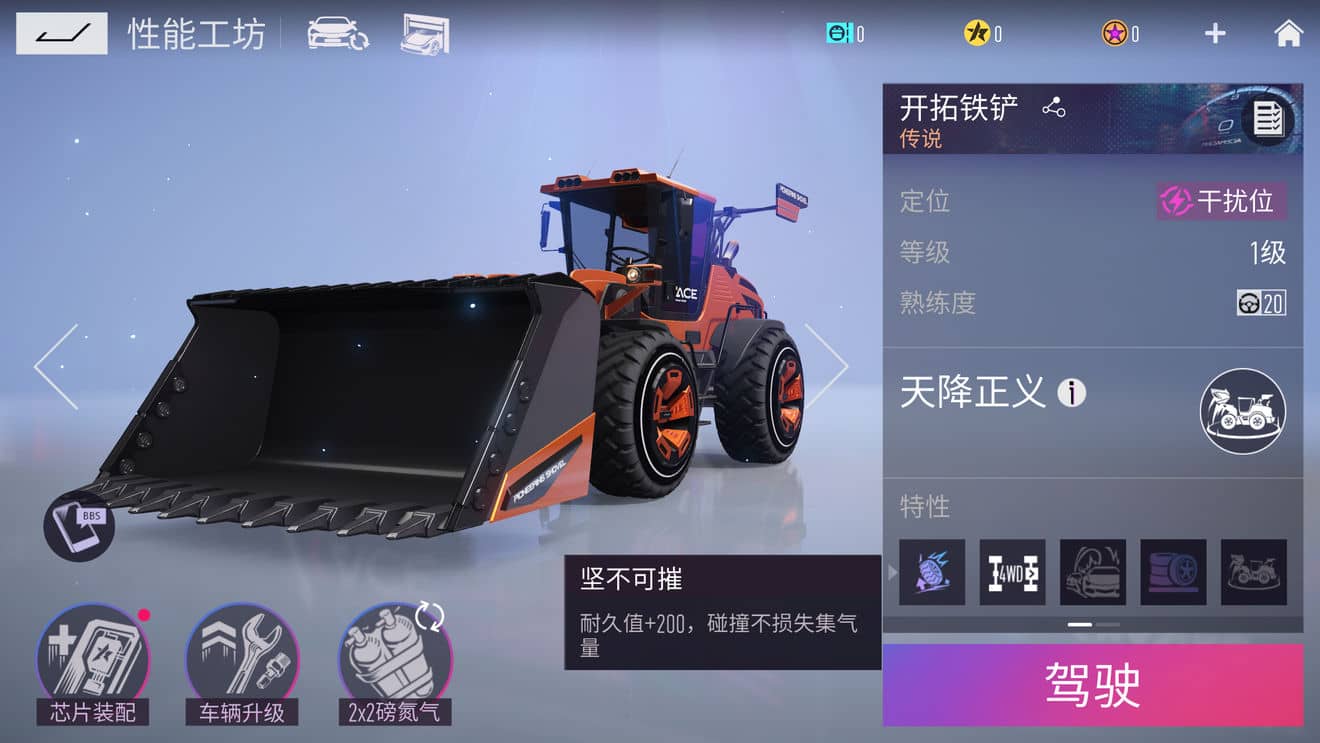The height and width of the screenshot is (743, 1320).
Task: Tap the home icon in top right corner
Action: click(1288, 32)
